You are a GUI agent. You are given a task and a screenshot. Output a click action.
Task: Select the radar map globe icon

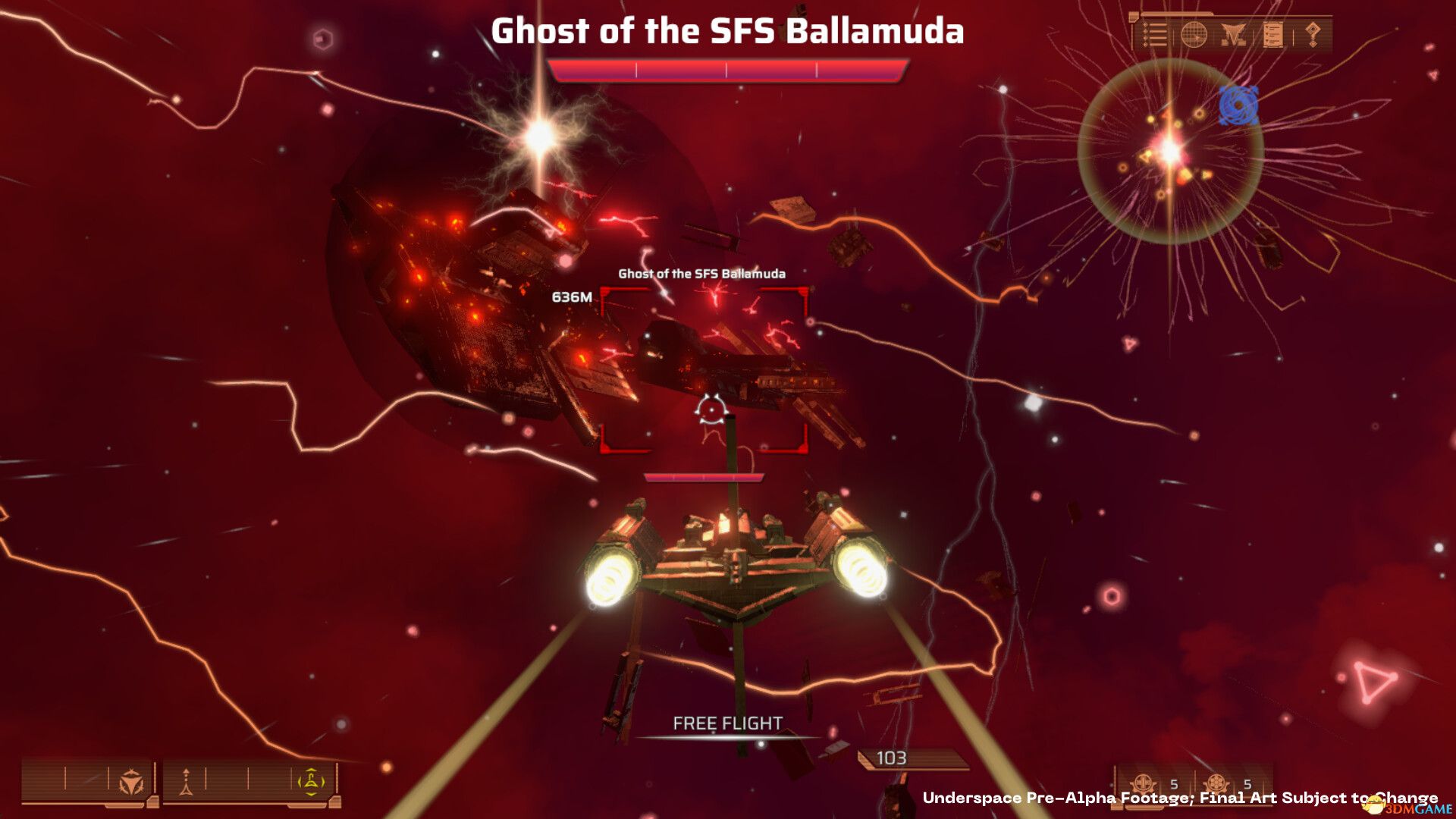coord(1194,33)
